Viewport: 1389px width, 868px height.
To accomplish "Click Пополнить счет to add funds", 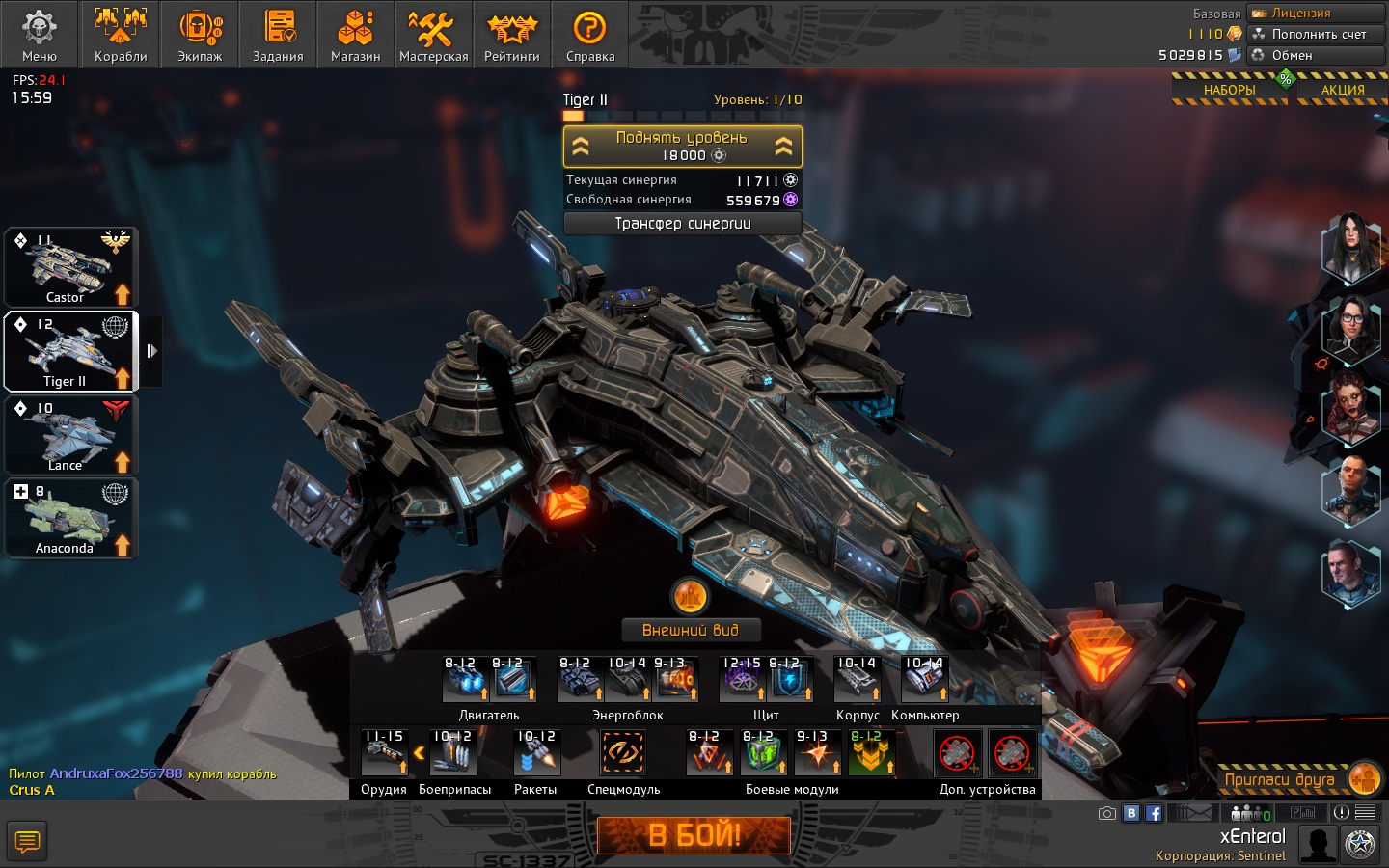I will [x=1318, y=34].
